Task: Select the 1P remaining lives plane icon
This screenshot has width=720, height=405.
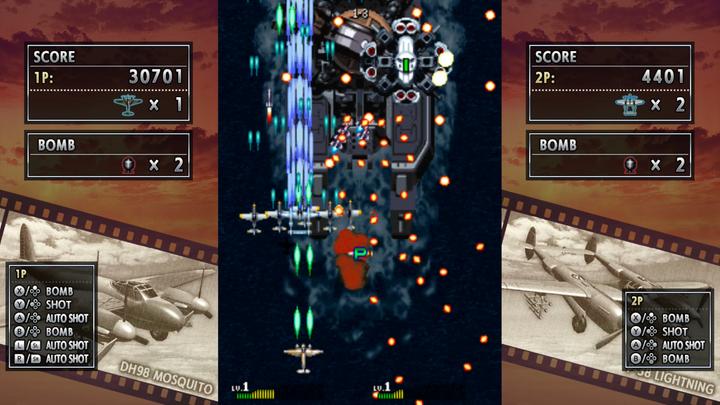Action: tap(127, 104)
